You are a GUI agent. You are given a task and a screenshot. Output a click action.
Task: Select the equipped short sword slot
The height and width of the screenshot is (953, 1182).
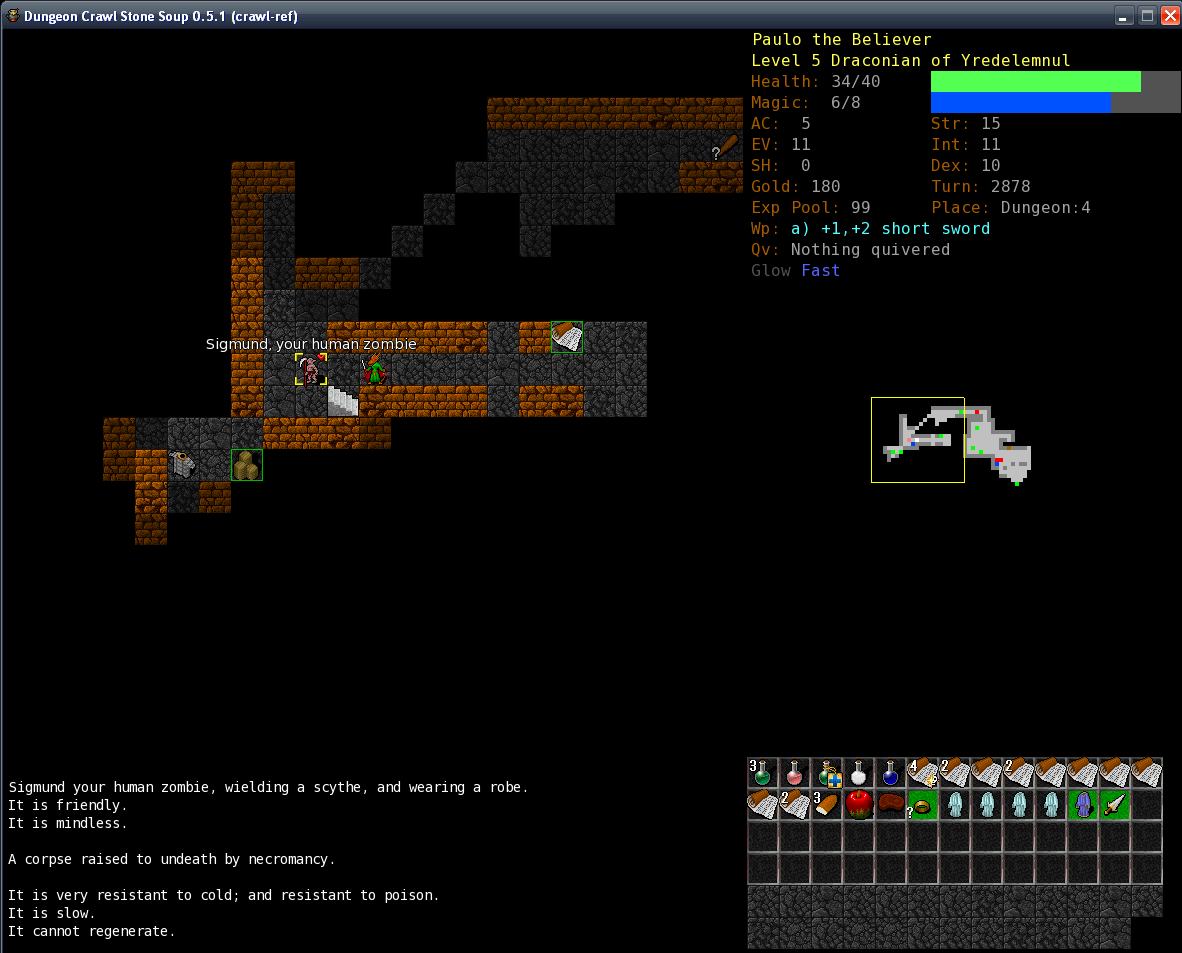click(1115, 805)
